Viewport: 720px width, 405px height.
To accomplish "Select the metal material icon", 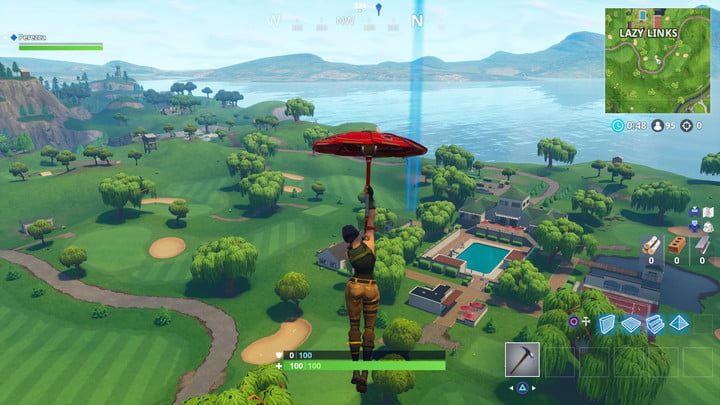I will tap(702, 244).
